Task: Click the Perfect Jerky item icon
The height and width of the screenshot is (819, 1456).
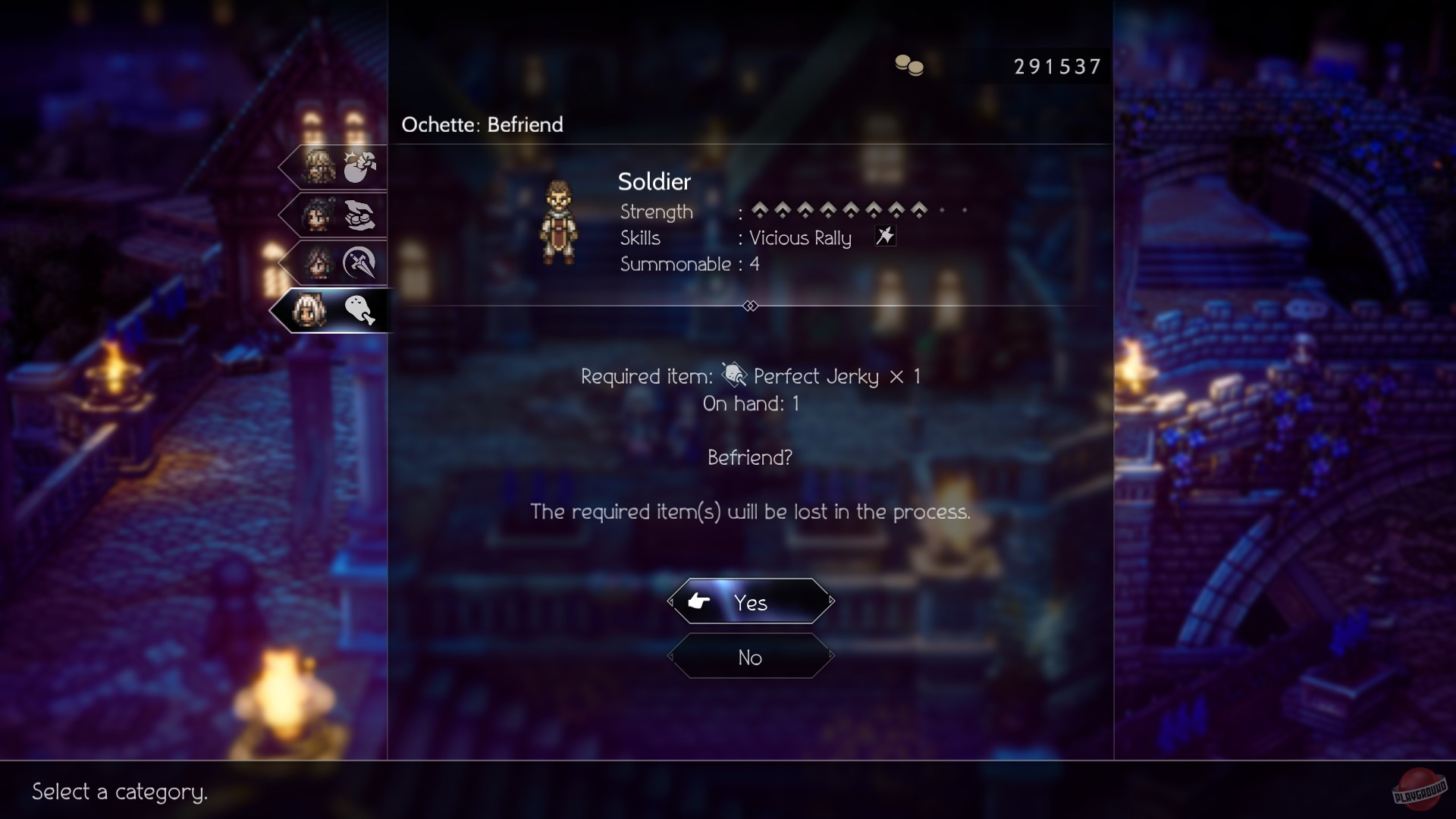Action: pos(733,375)
